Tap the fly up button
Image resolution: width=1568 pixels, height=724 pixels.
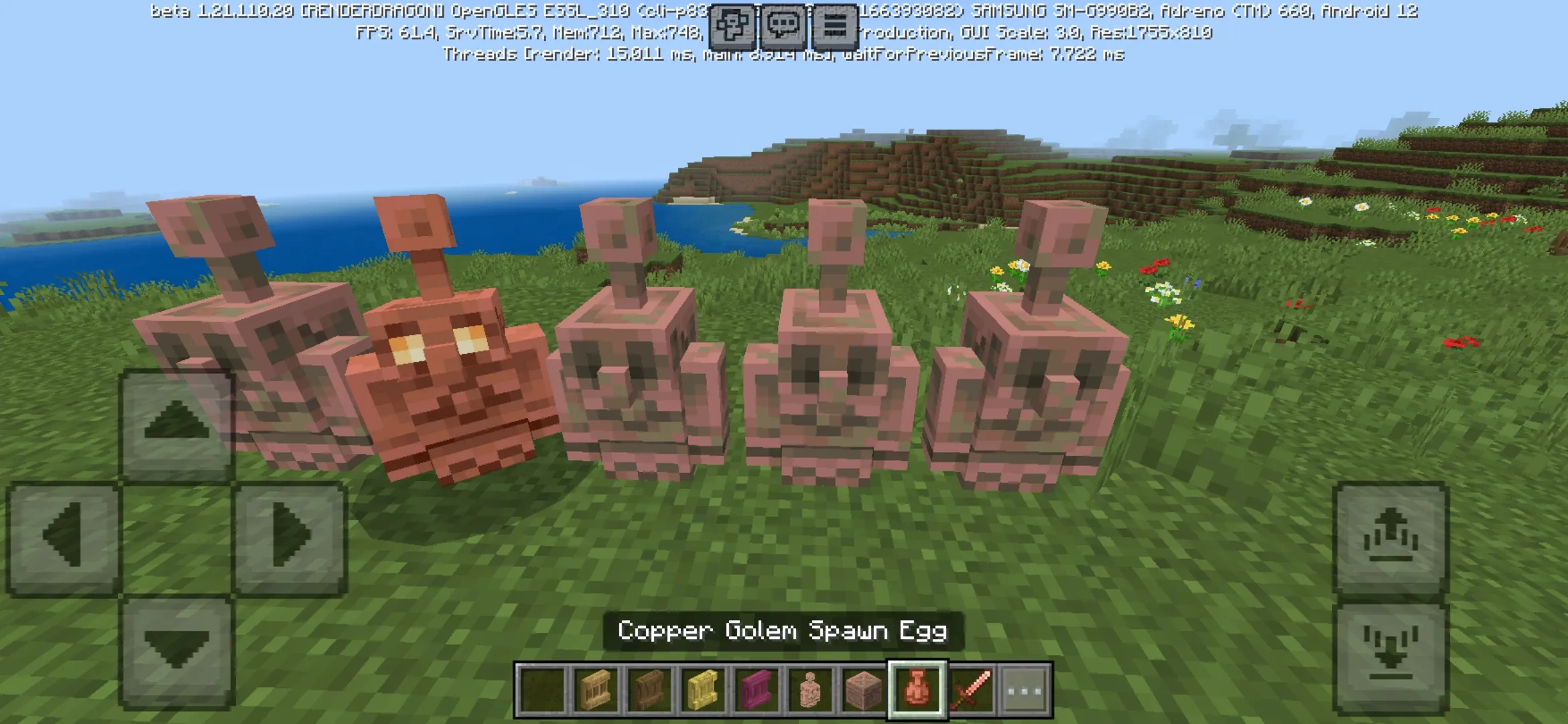(x=1391, y=537)
